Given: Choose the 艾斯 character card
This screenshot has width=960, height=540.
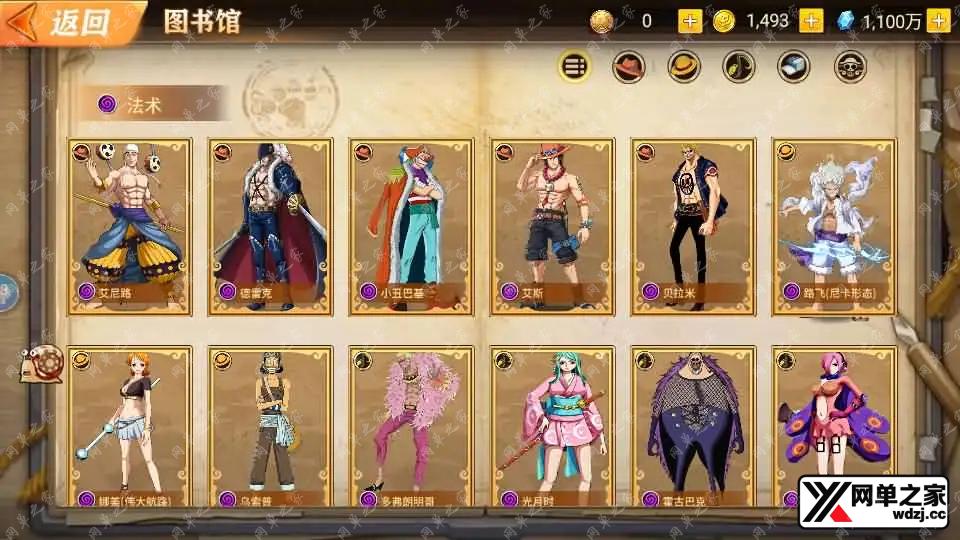Looking at the screenshot, I should [x=552, y=225].
